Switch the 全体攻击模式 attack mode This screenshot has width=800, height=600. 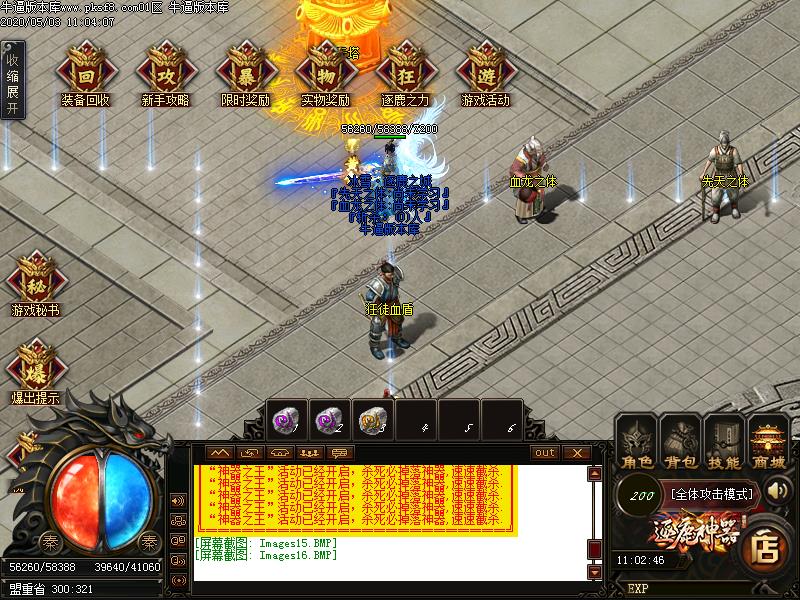(x=712, y=493)
